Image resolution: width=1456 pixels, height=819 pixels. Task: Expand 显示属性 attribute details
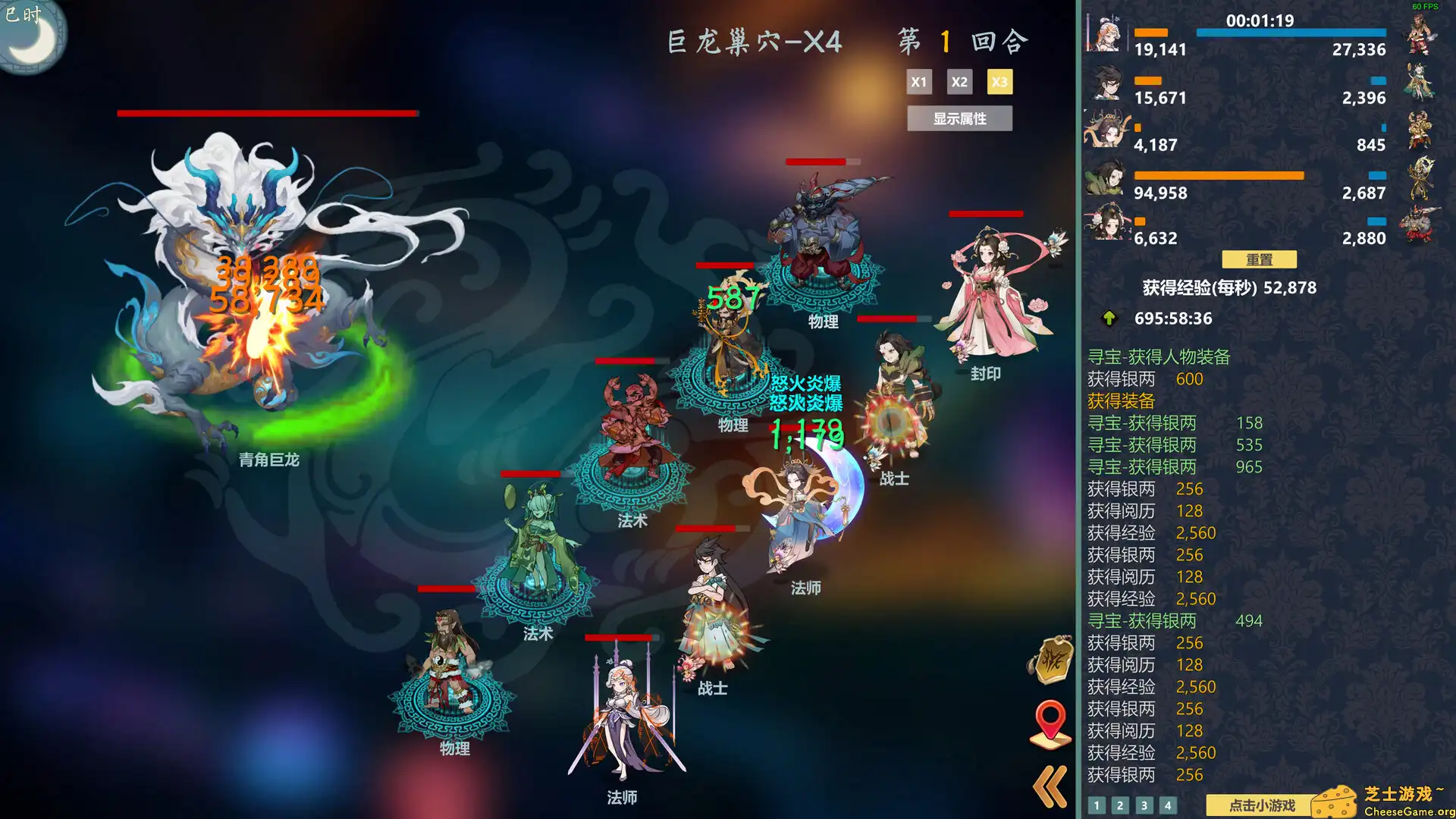959,118
